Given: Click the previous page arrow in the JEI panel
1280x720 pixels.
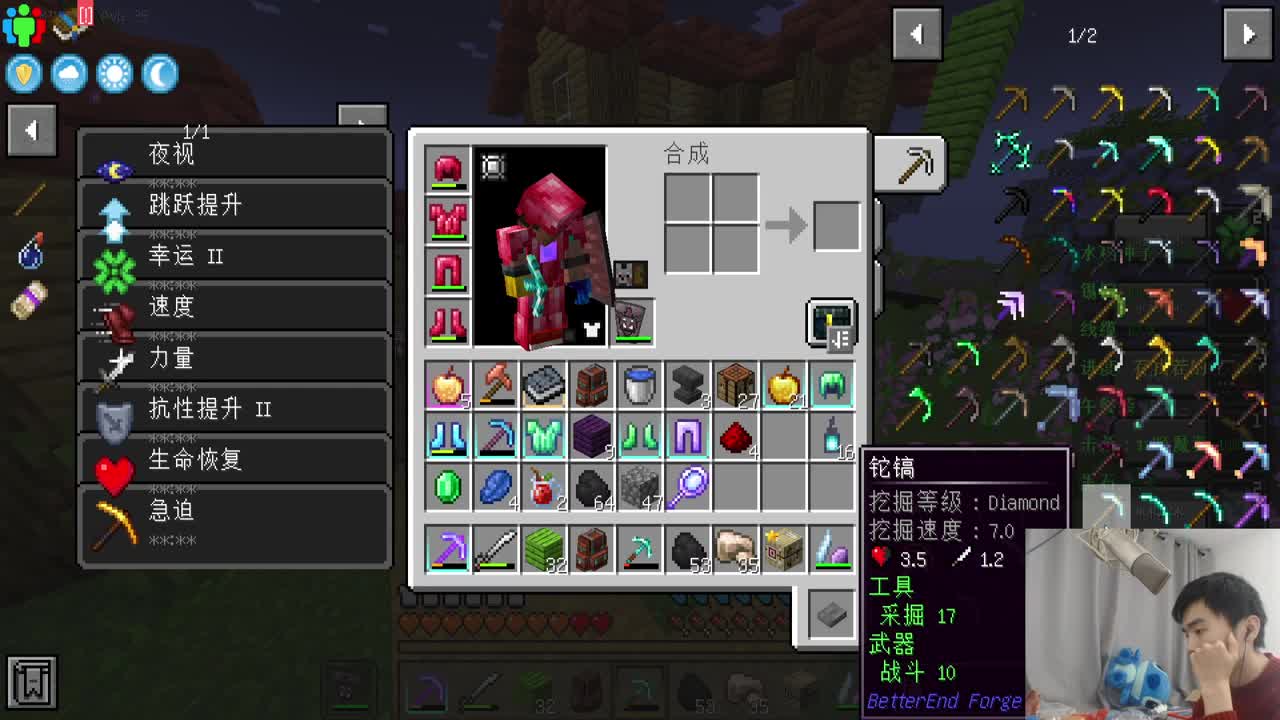Looking at the screenshot, I should [917, 34].
